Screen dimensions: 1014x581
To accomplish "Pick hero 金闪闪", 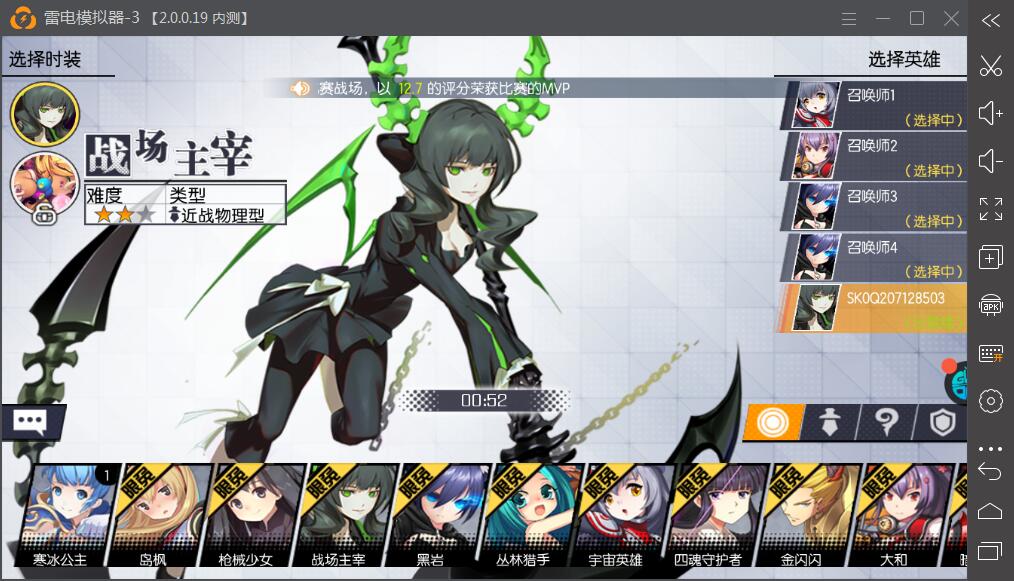I will click(799, 510).
